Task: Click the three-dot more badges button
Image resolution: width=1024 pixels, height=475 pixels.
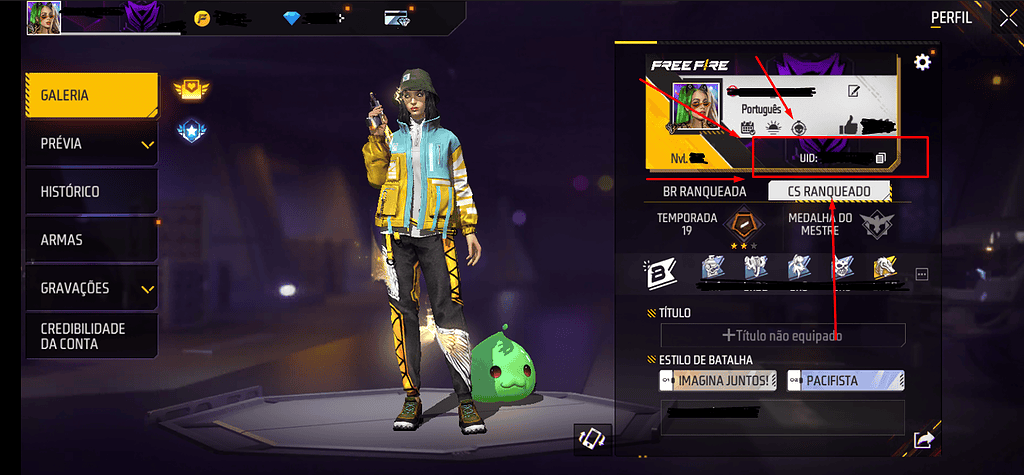Action: (x=922, y=273)
